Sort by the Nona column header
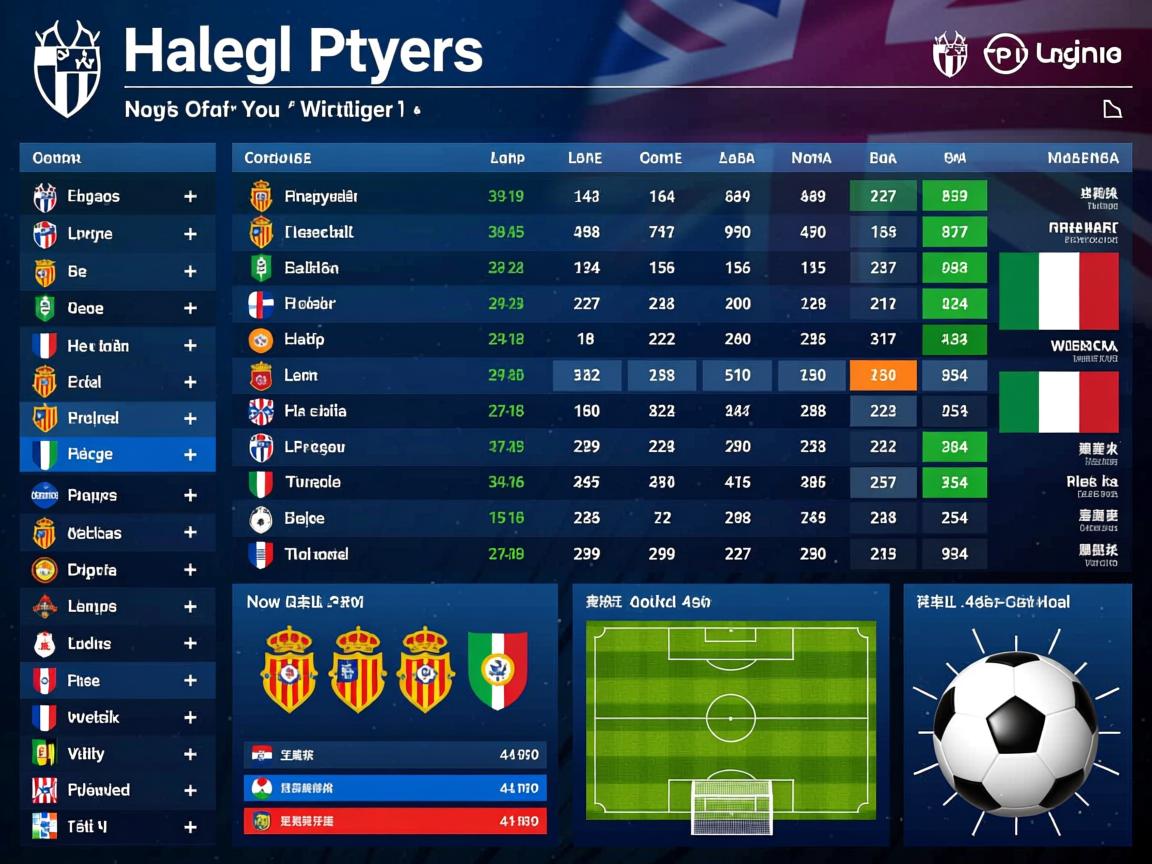Screen dimensions: 1152x864 coord(811,158)
